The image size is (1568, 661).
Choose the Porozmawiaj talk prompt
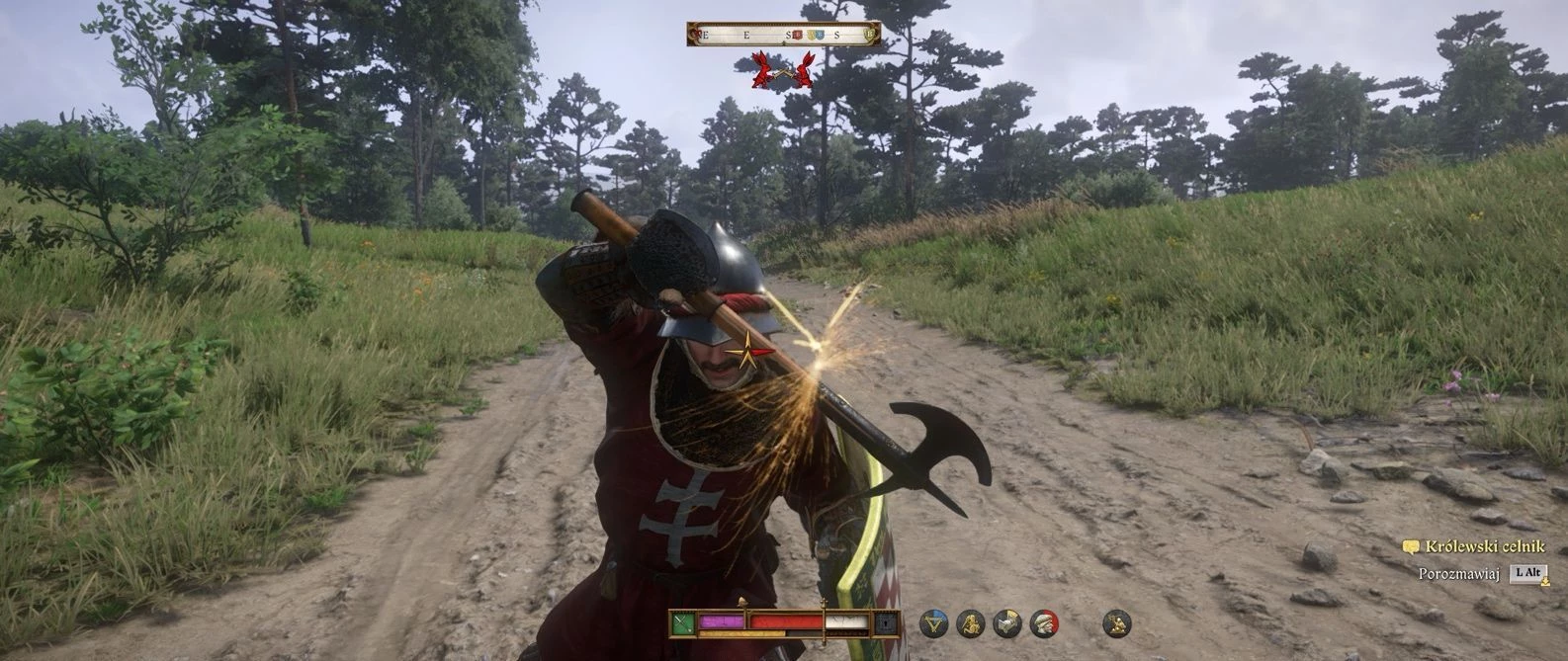(1459, 573)
